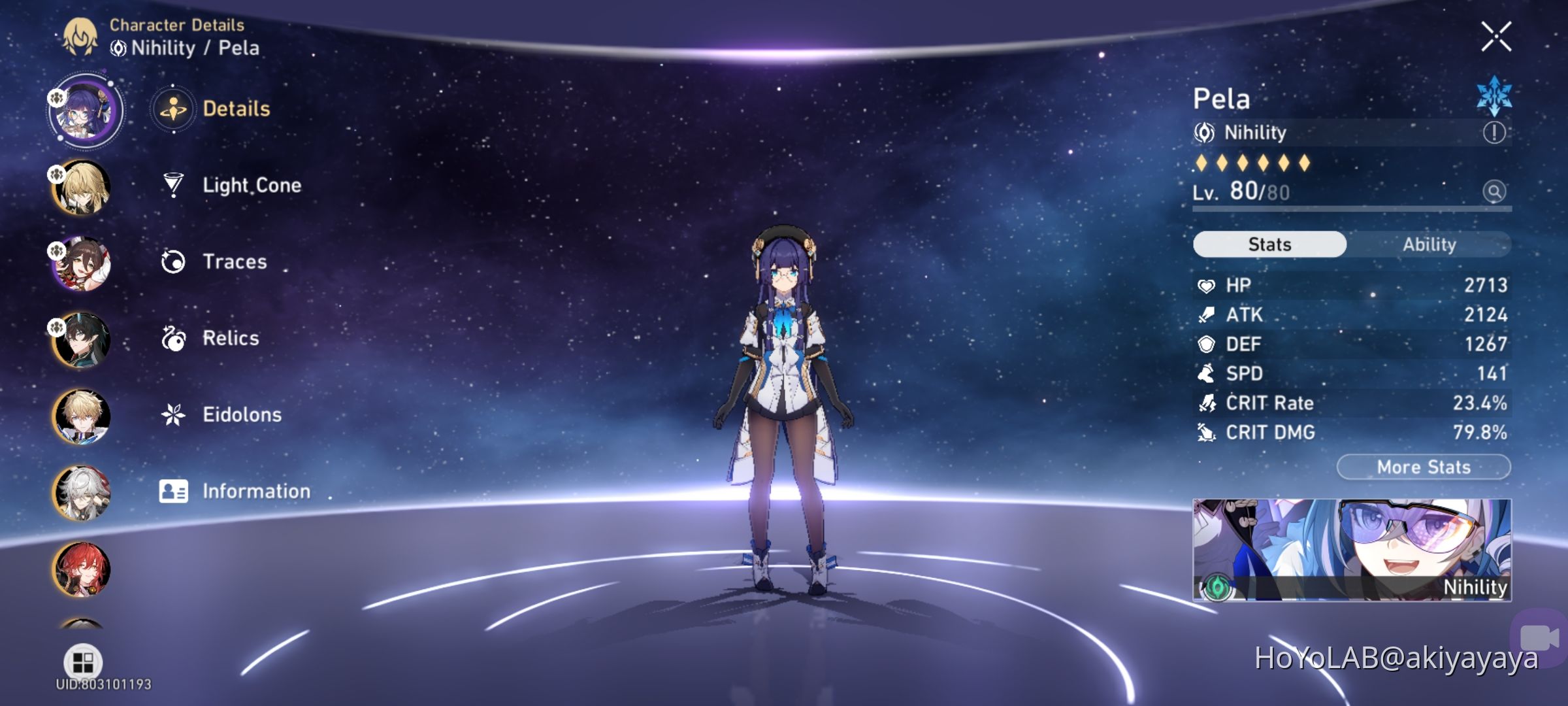Open the Light Cone section
Image resolution: width=1568 pixels, height=706 pixels.
(x=251, y=185)
